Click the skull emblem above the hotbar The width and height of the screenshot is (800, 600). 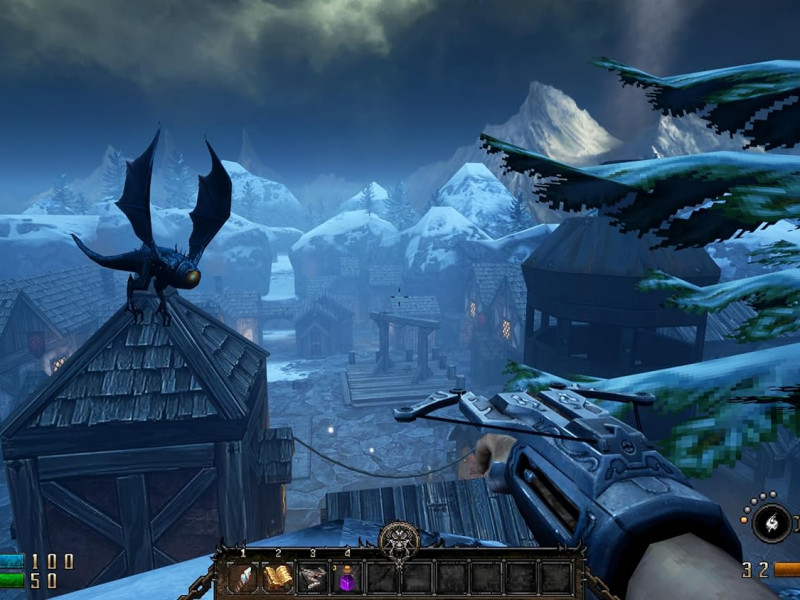coord(399,541)
